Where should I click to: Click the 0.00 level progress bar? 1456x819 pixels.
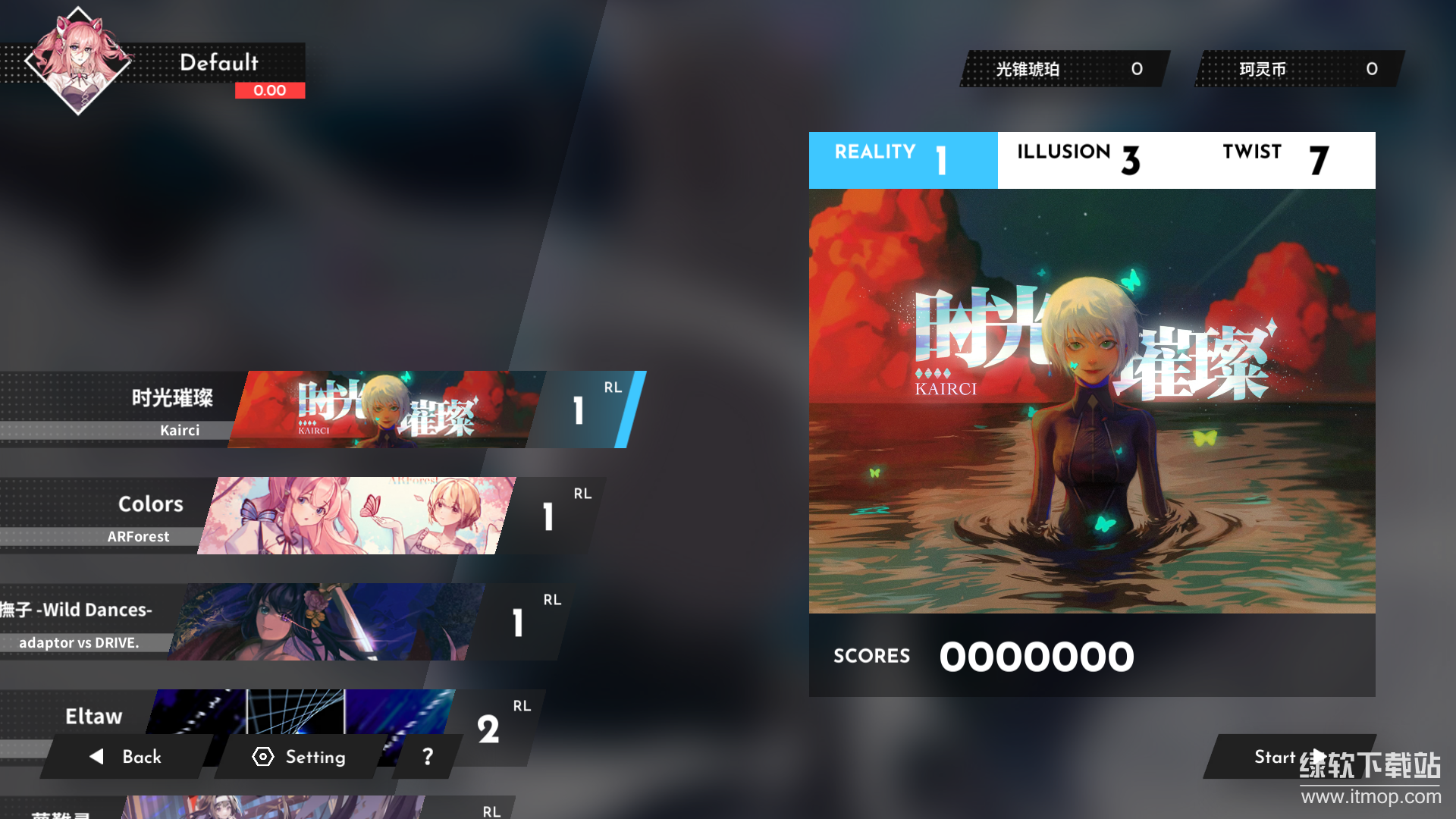270,90
